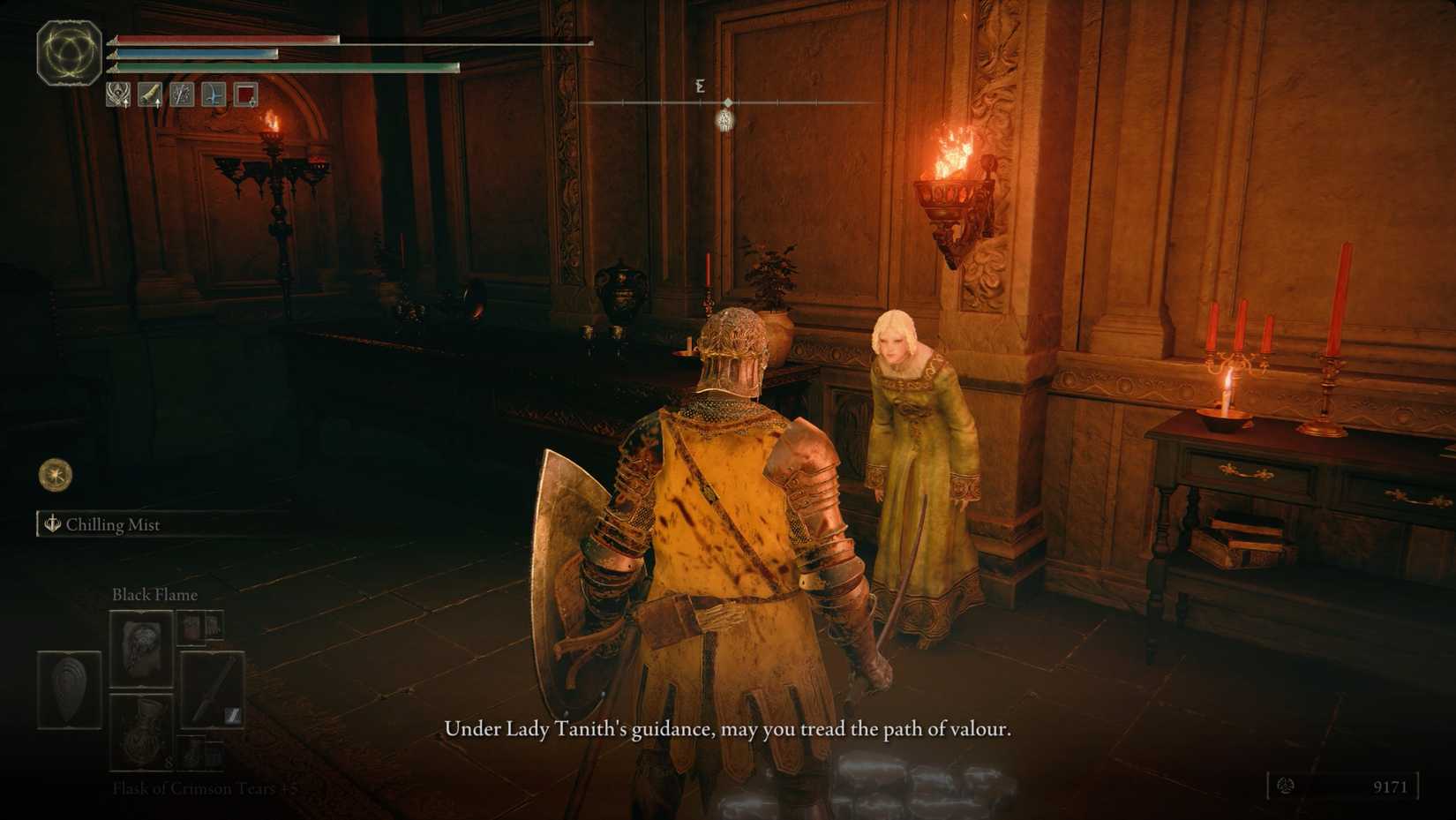
Task: Click the equipped shield slot icon
Action: point(69,690)
